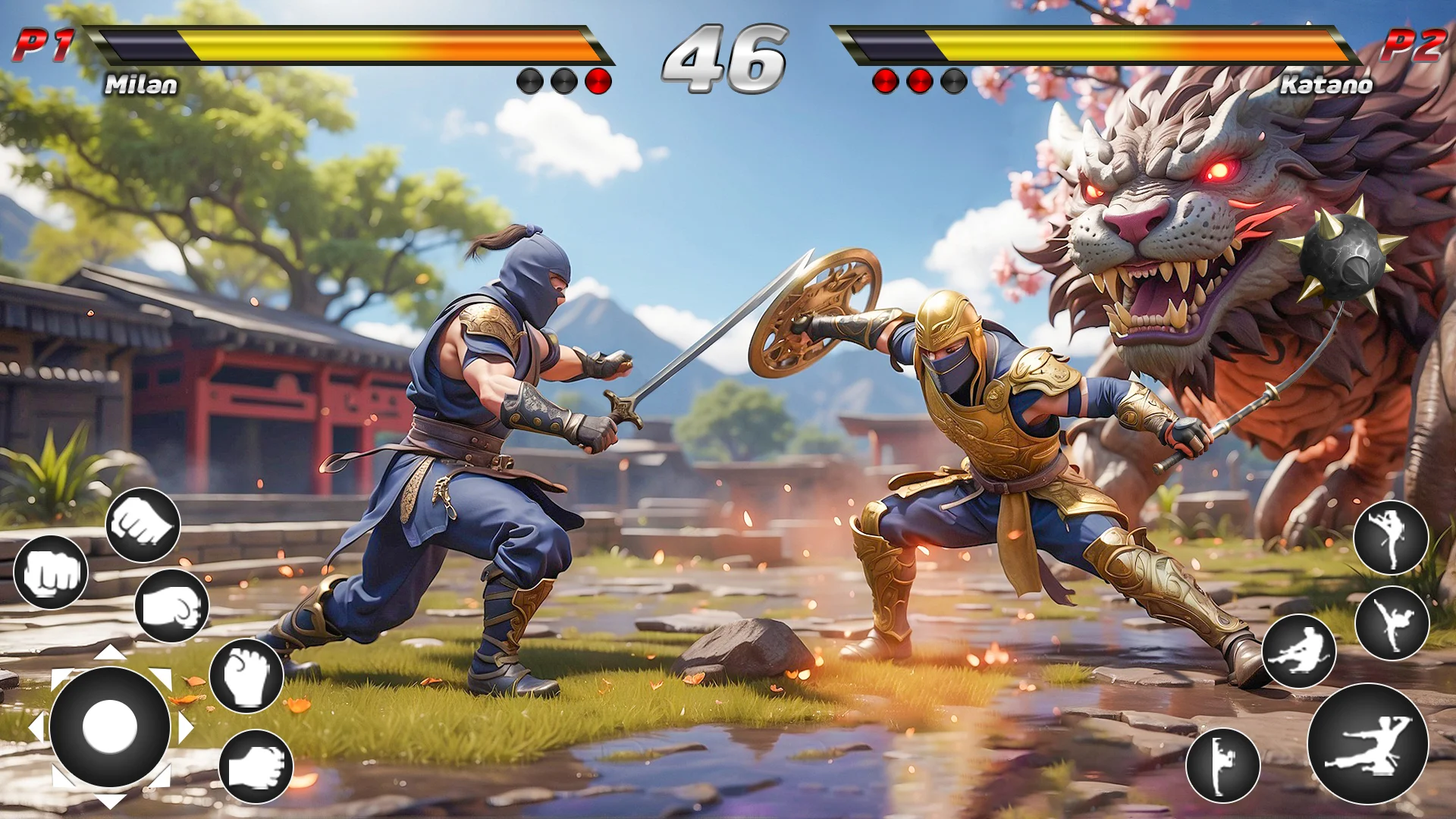
Task: Click the right arrow beside the joystick
Action: click(187, 728)
